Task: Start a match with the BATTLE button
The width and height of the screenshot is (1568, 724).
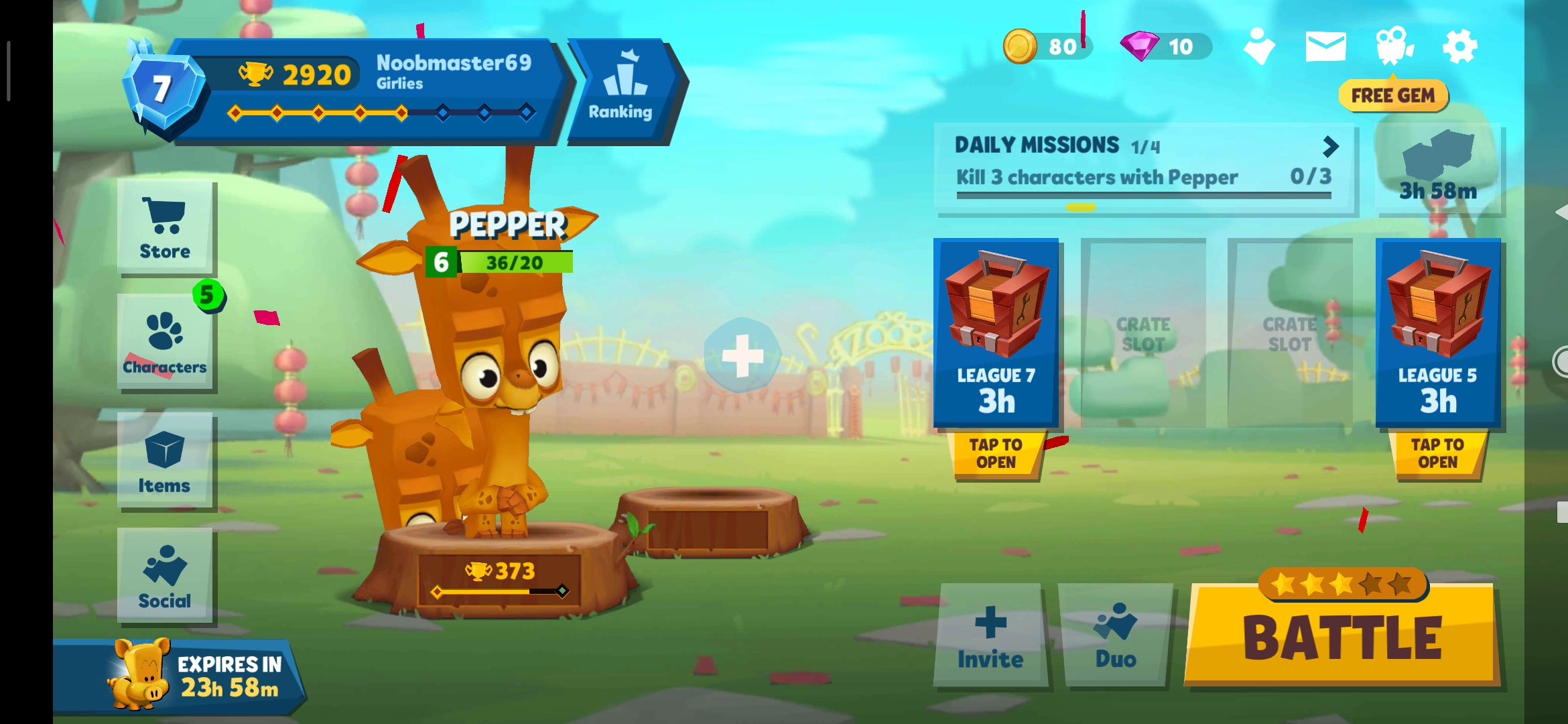Action: tap(1342, 637)
